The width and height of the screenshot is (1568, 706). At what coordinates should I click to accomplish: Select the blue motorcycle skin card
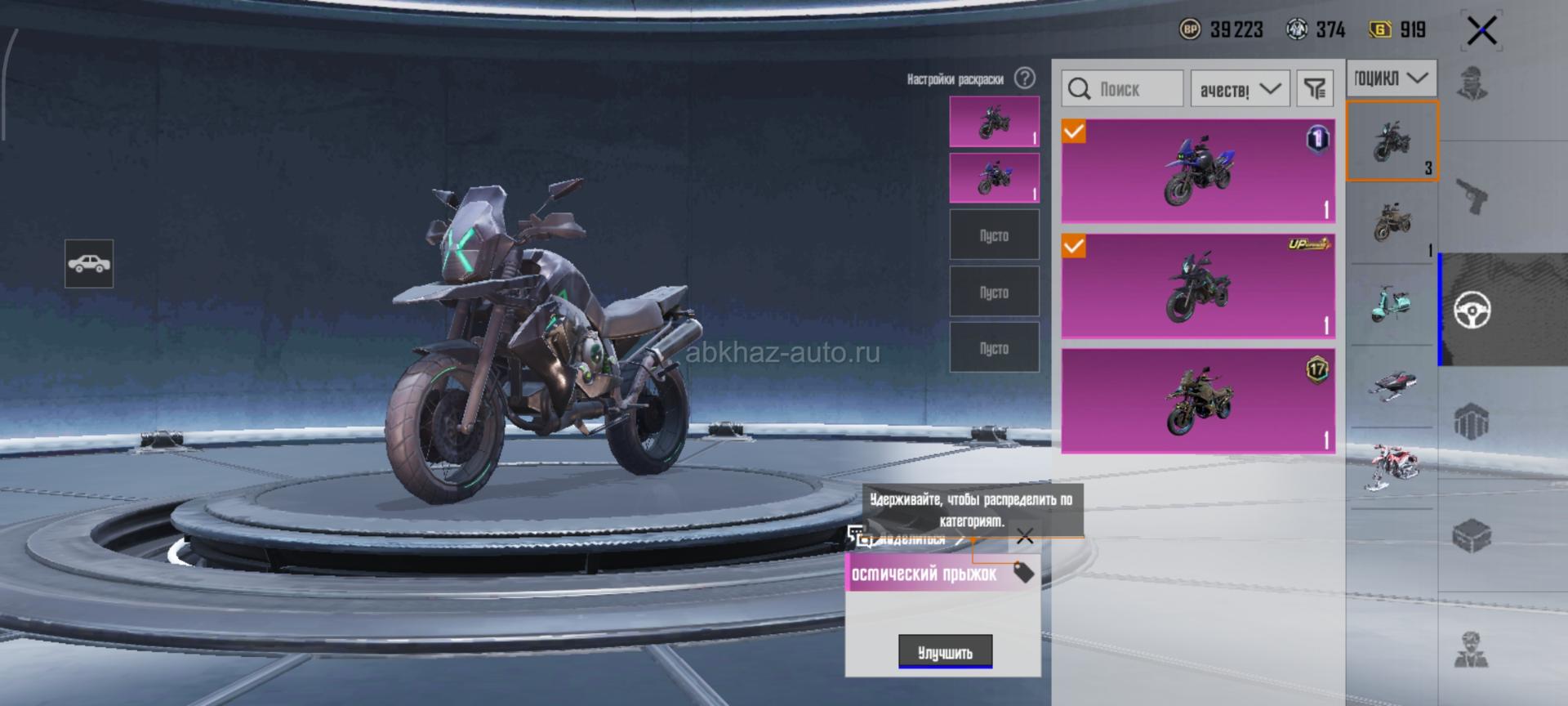pos(1197,171)
